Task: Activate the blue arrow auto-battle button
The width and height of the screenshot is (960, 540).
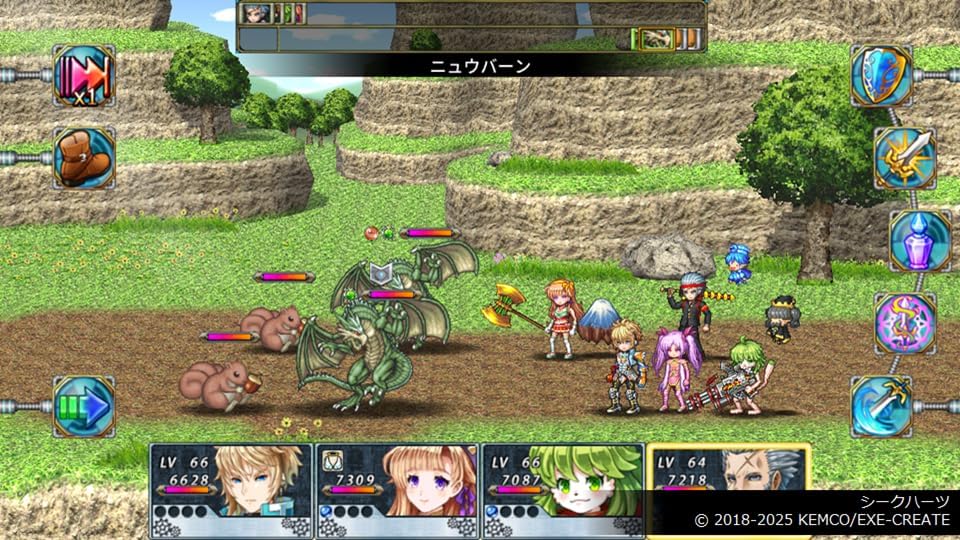Action: pyautogui.click(x=84, y=406)
